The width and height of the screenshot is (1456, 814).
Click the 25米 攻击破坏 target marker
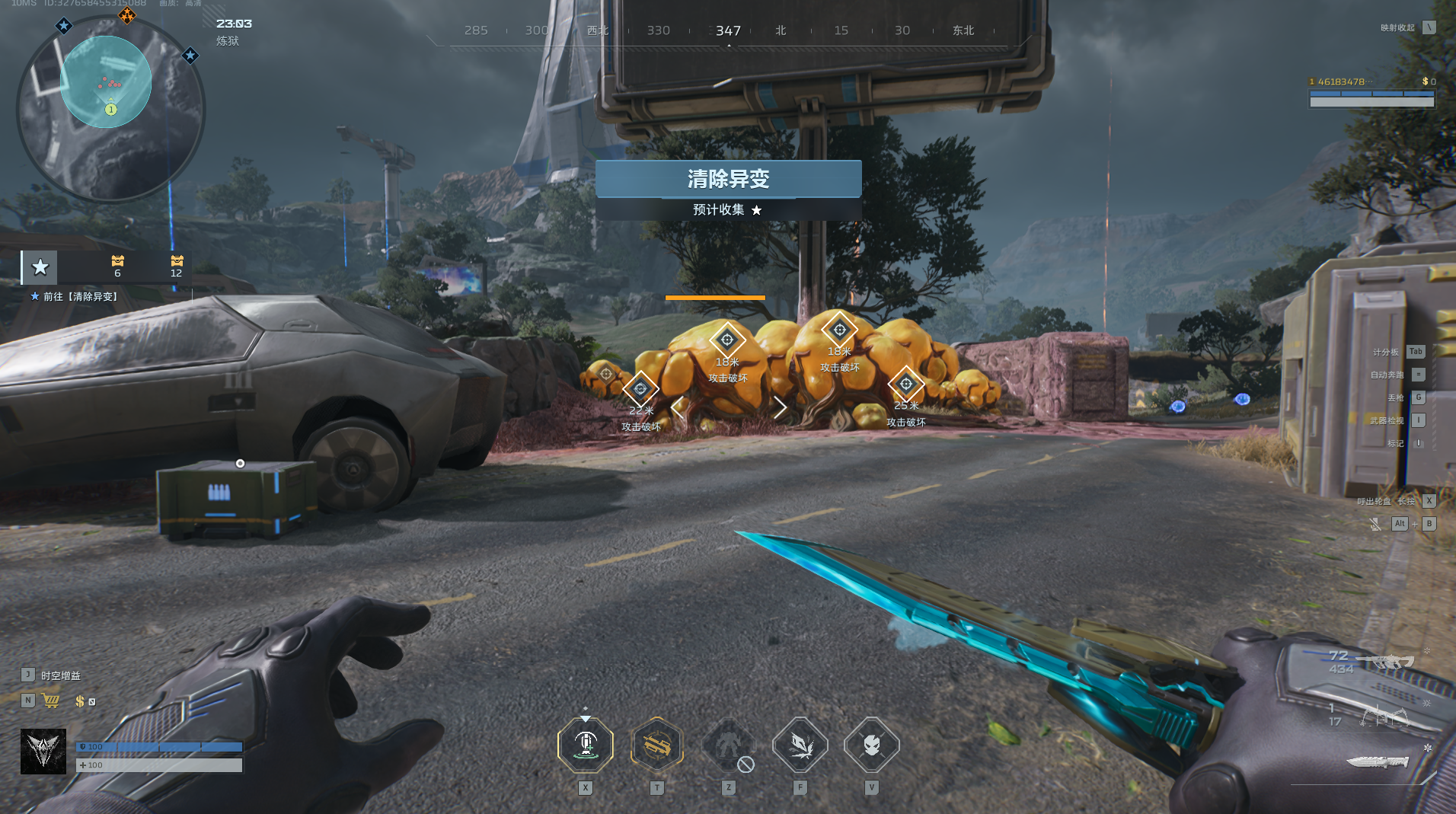[x=905, y=385]
